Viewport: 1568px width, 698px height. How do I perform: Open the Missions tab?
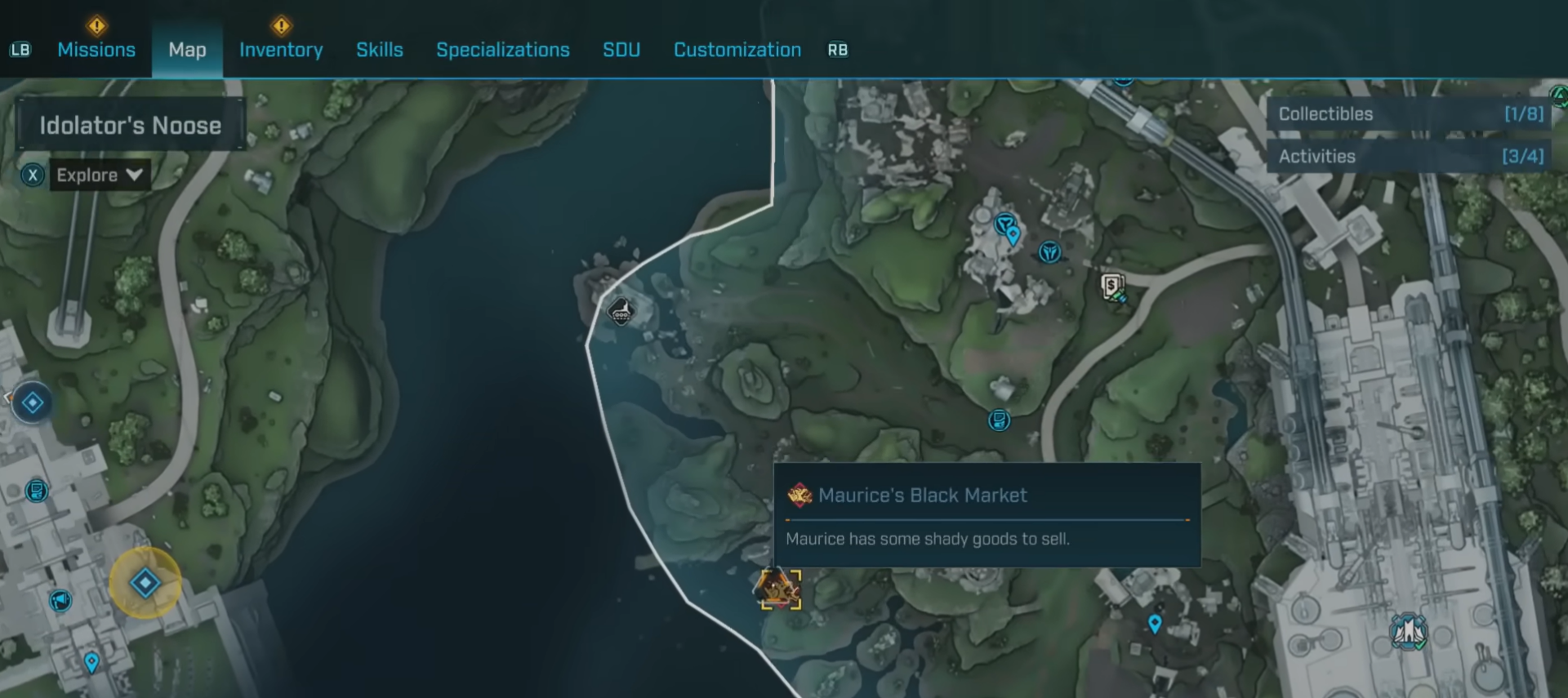tap(96, 50)
